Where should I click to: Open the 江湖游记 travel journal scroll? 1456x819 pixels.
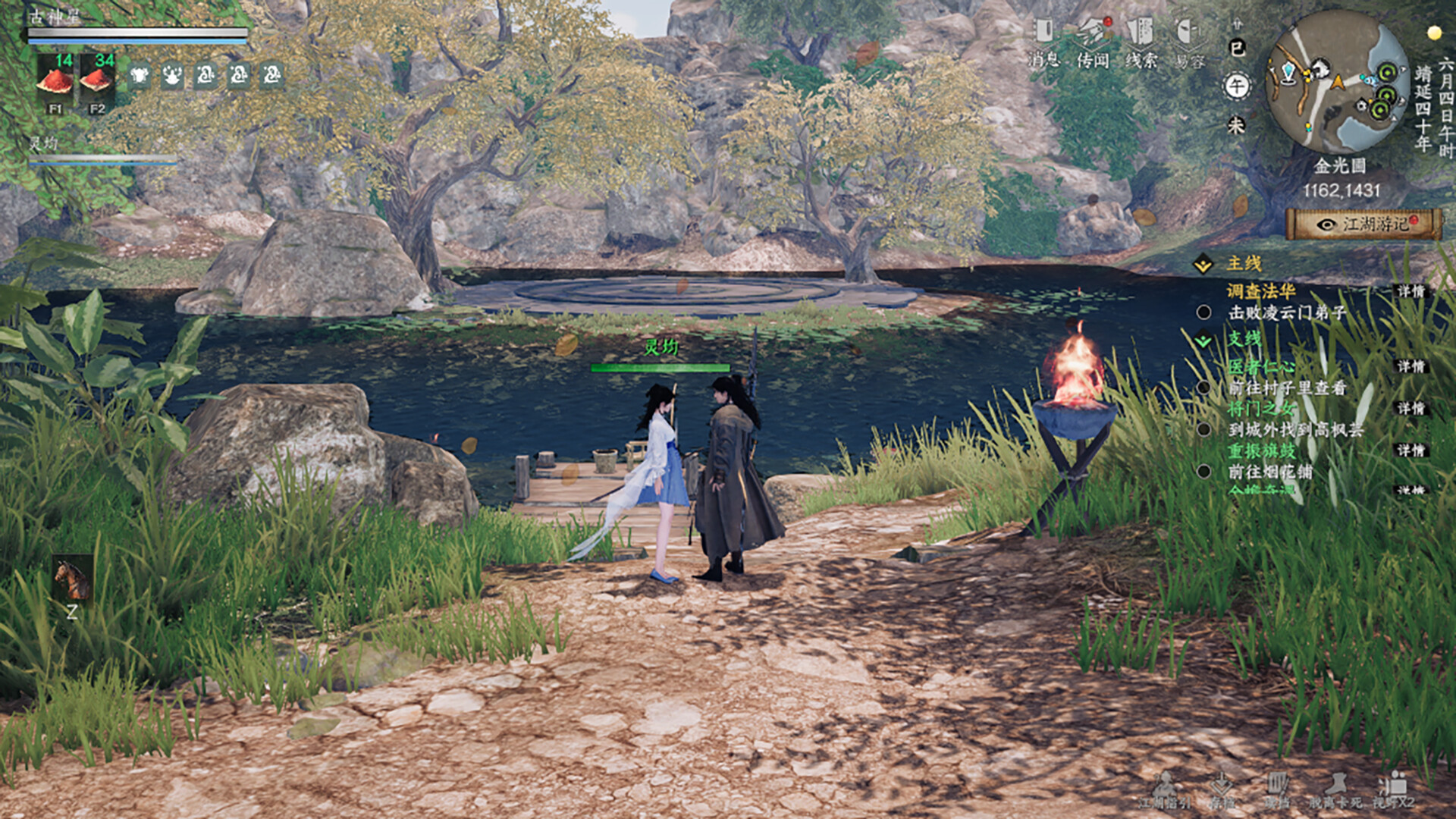[1363, 224]
